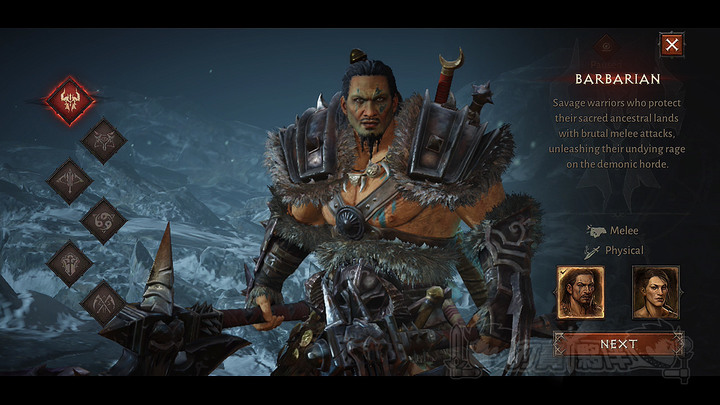Screen dimensions: 720x405
Task: Click the Next button
Action: 618,344
